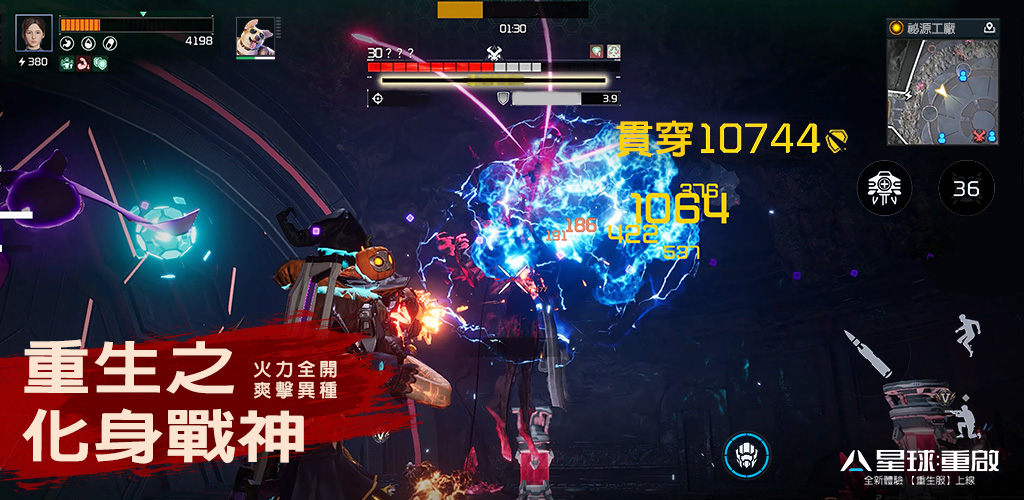Screen dimensions: 1024x500
Task: Activate the blue mech helmet ability
Action: point(746,454)
